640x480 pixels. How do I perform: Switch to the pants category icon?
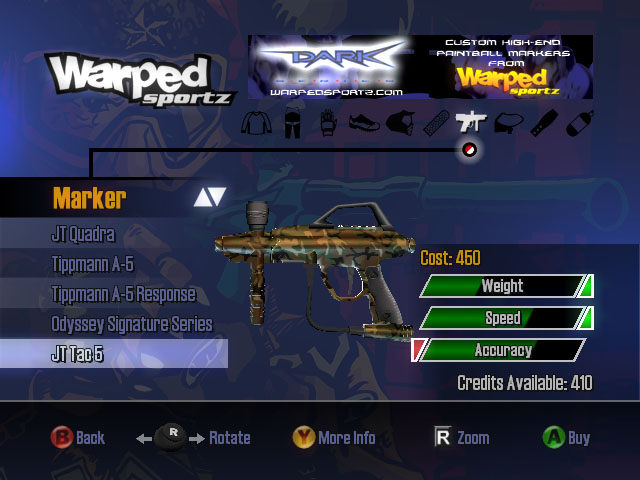click(291, 125)
